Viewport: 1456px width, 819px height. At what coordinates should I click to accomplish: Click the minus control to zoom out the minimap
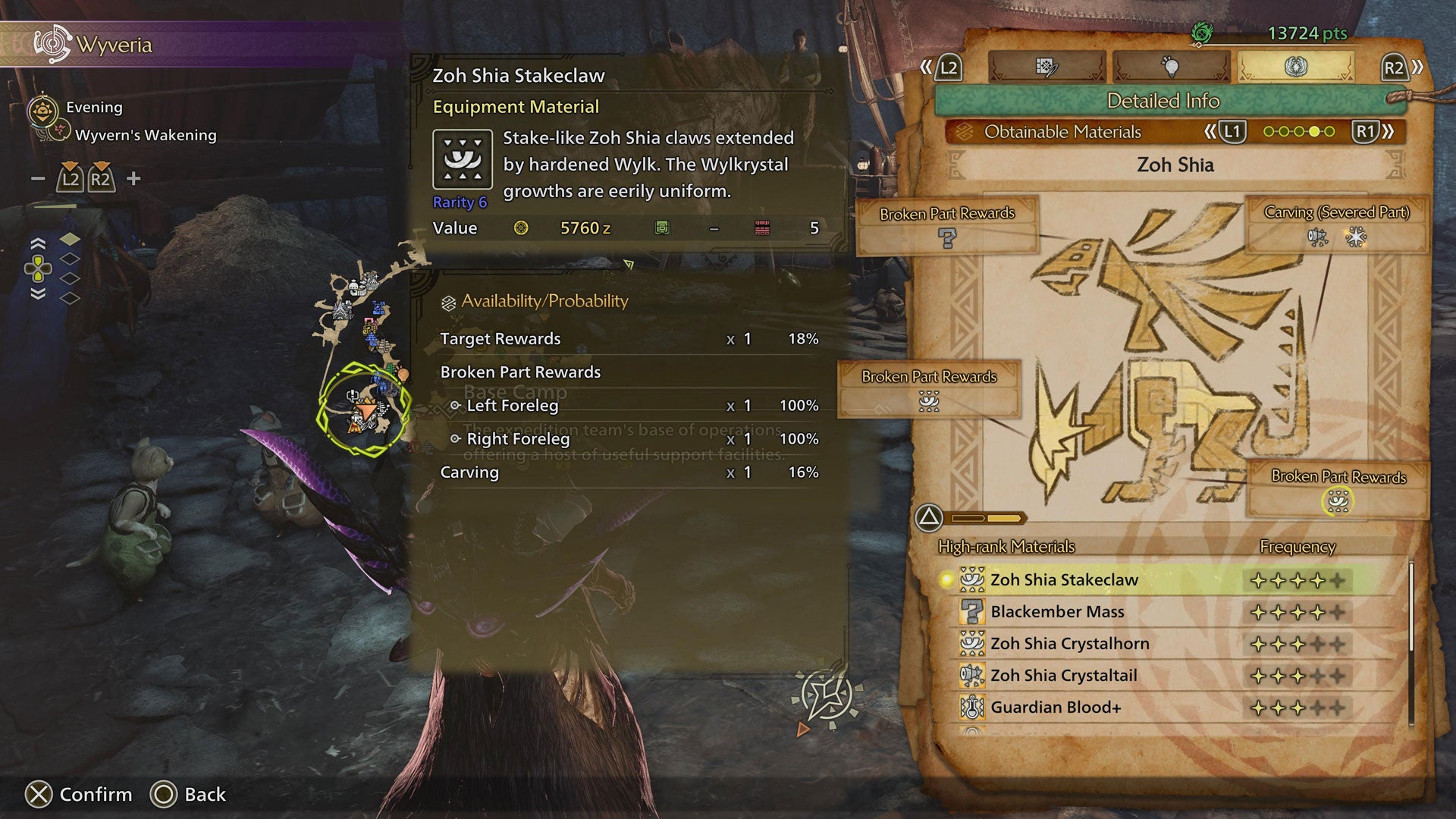[x=36, y=180]
